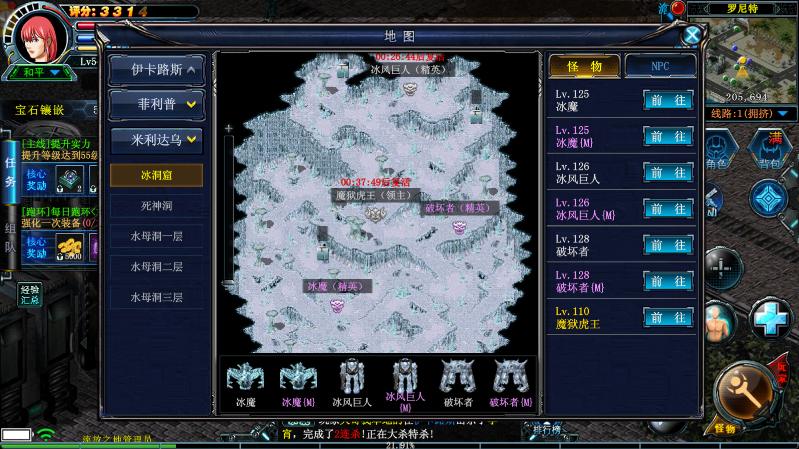
Task: Switch to the NPC tab
Action: [660, 66]
